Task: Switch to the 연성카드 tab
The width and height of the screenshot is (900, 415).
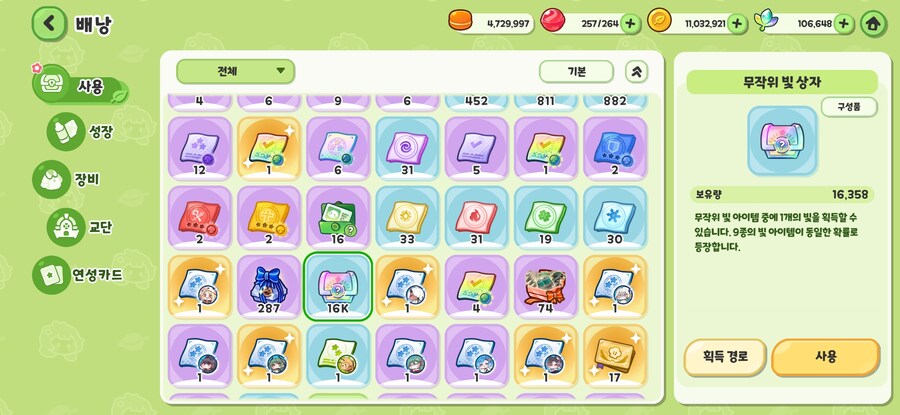Action: 78,273
